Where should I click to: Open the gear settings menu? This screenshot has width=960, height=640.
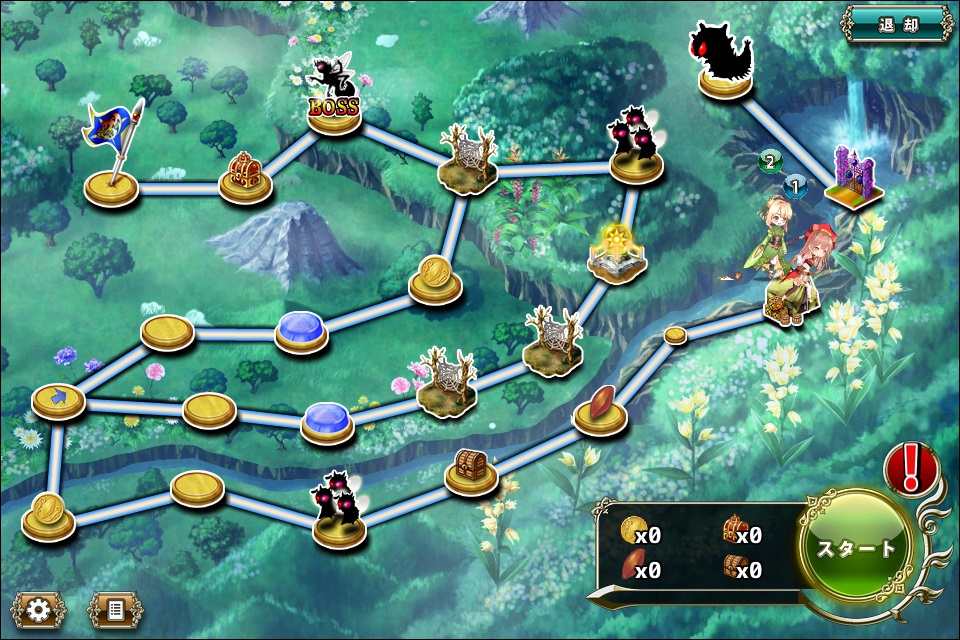coord(38,608)
